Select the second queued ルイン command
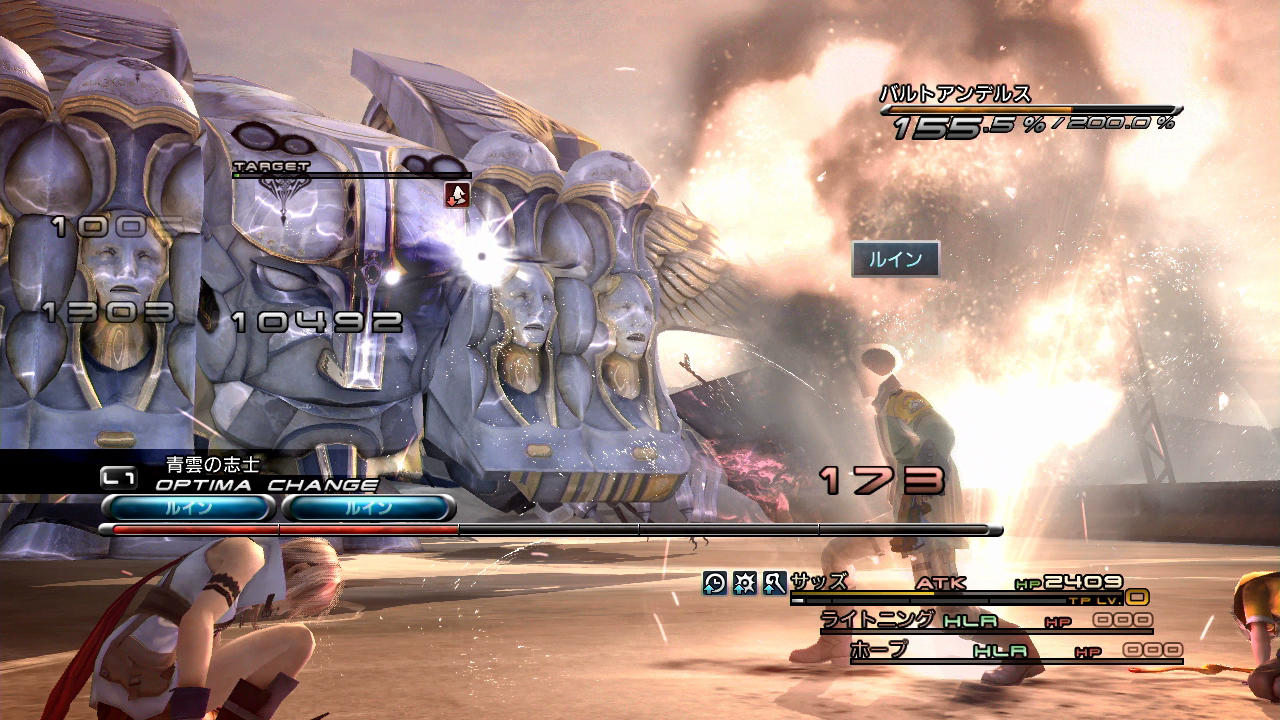Viewport: 1280px width, 720px height. (368, 508)
